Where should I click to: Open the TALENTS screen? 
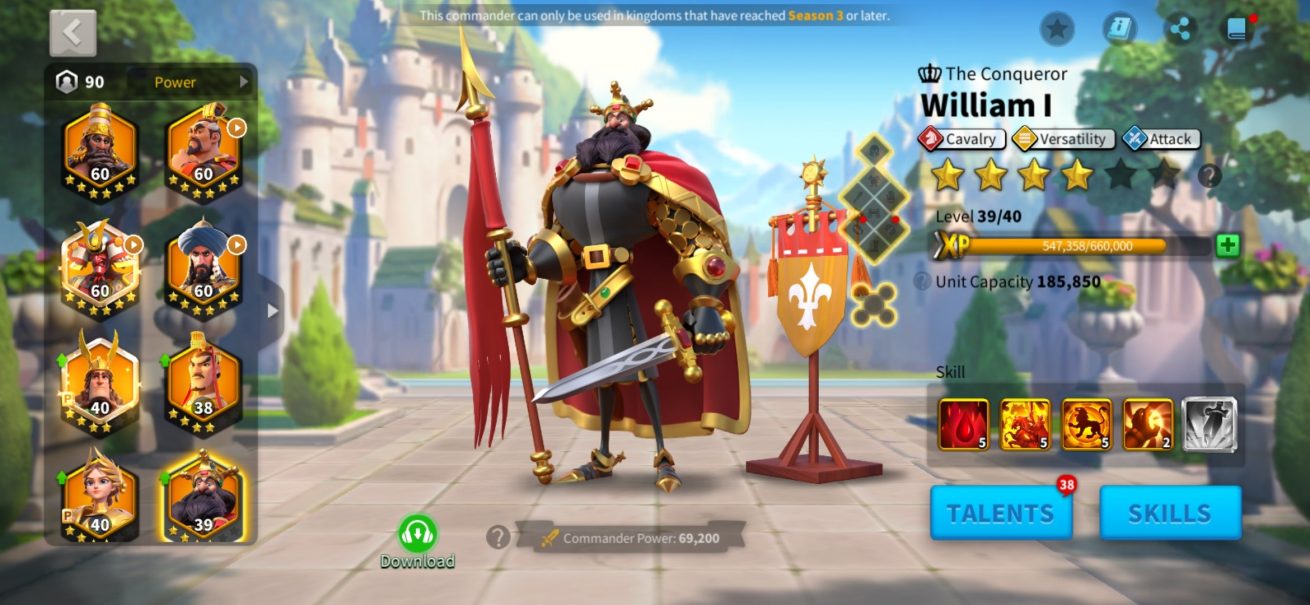point(1000,513)
